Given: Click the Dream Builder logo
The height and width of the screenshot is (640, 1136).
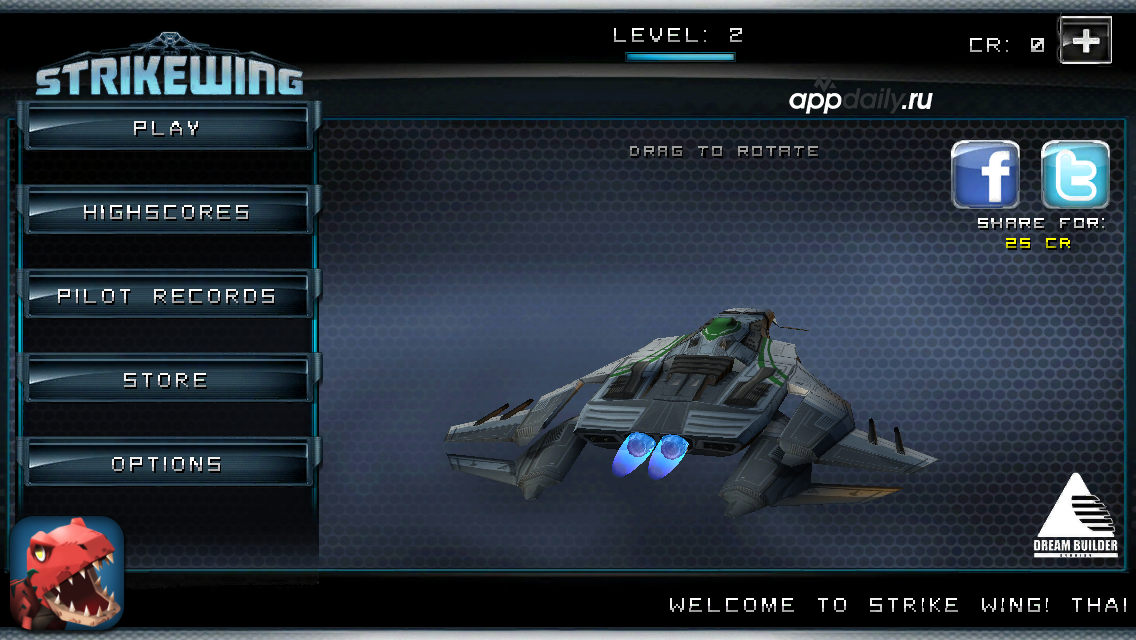Looking at the screenshot, I should pyautogui.click(x=1075, y=515).
